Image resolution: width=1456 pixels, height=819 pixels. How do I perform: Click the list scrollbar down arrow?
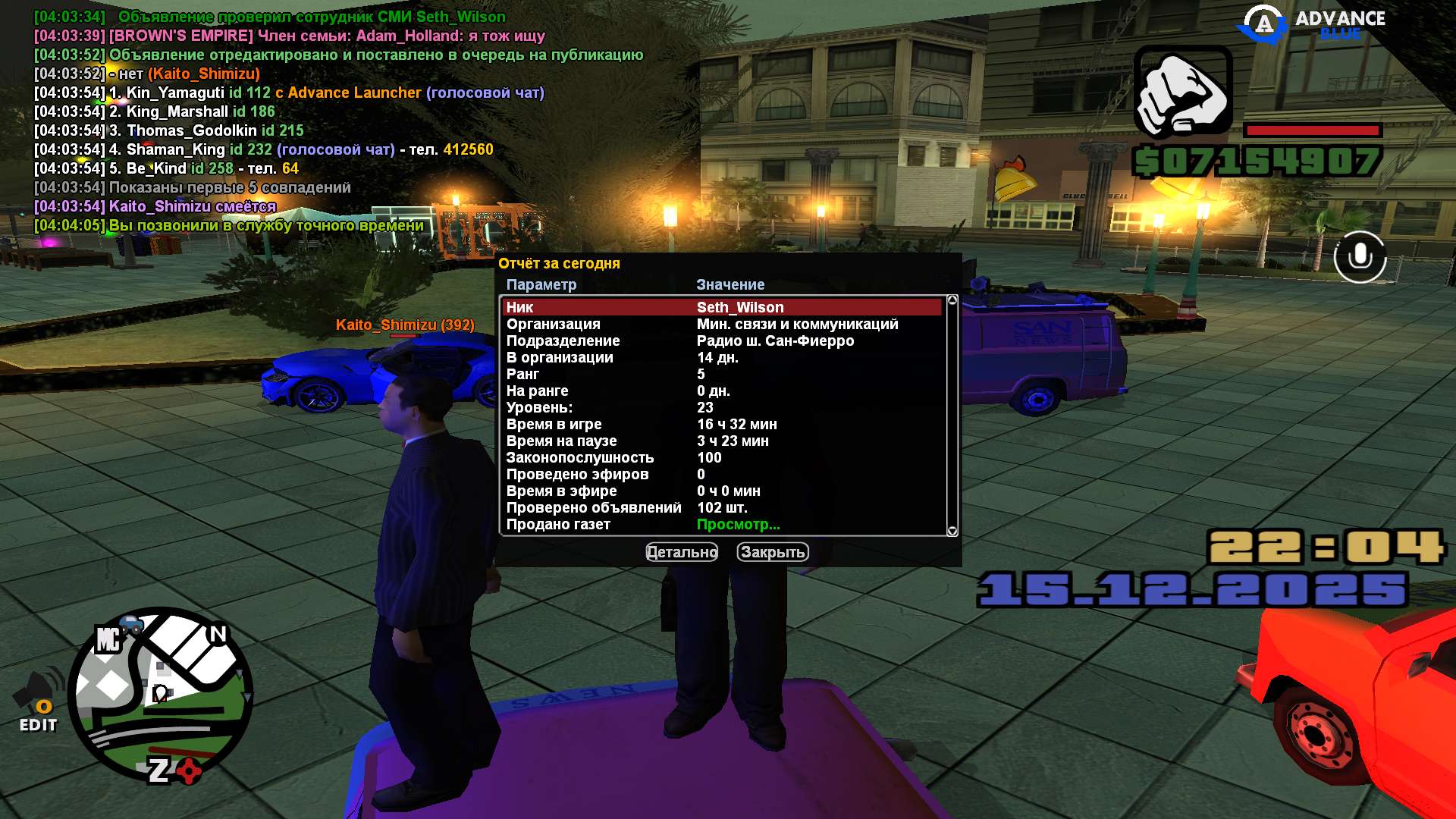click(x=952, y=531)
